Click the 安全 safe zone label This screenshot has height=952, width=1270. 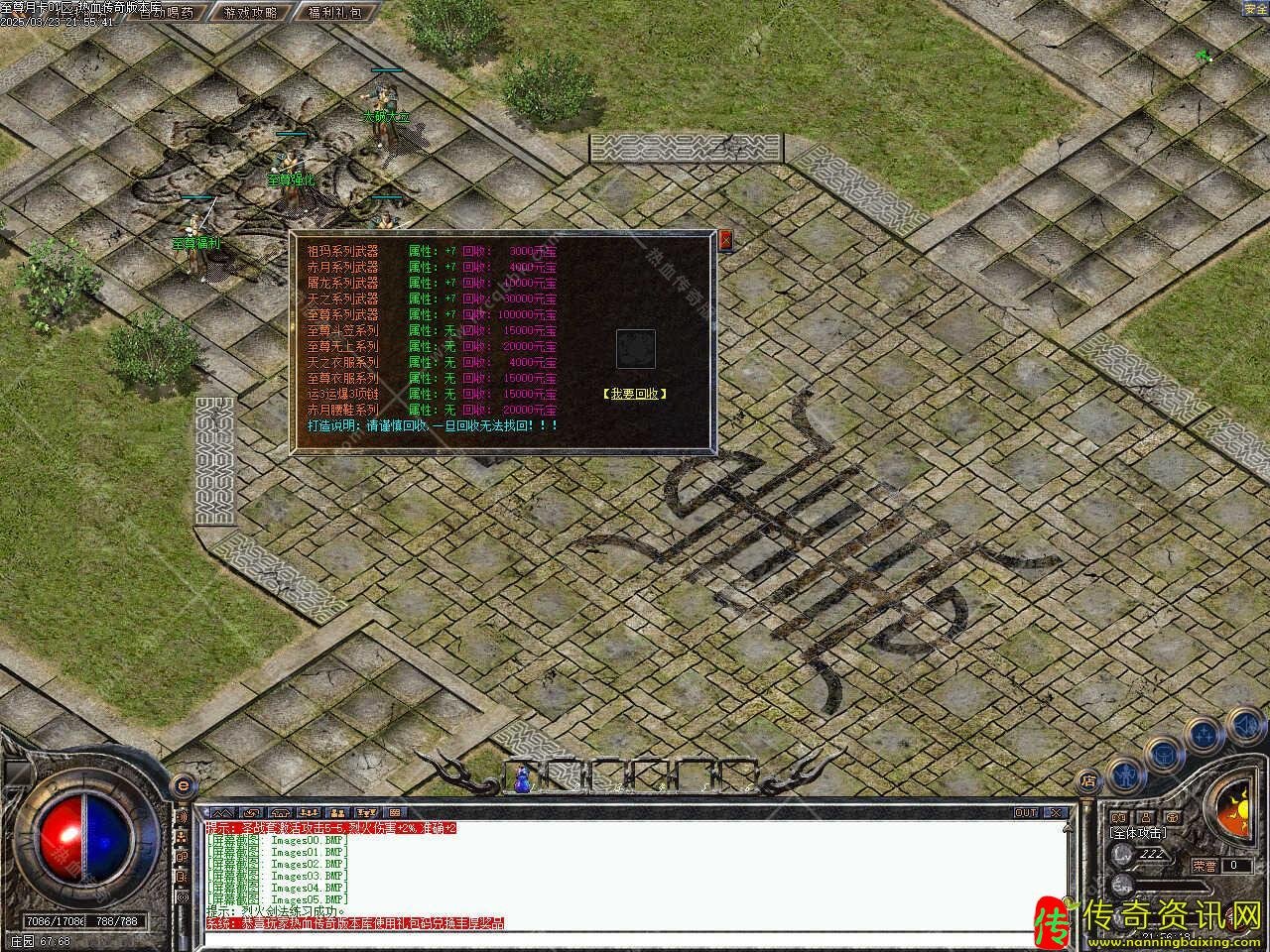click(1256, 9)
